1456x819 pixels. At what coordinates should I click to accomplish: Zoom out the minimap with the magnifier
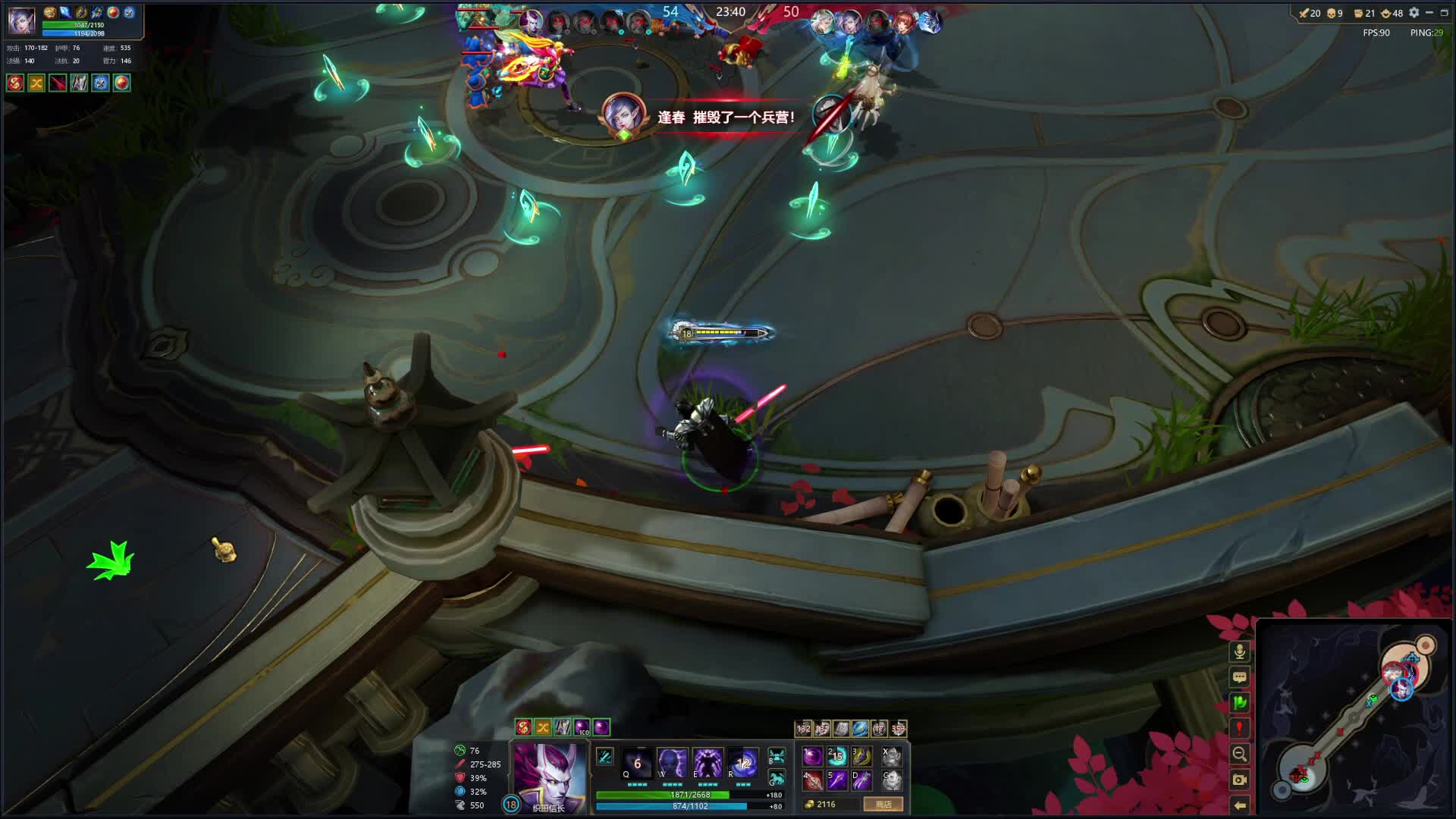tap(1240, 754)
